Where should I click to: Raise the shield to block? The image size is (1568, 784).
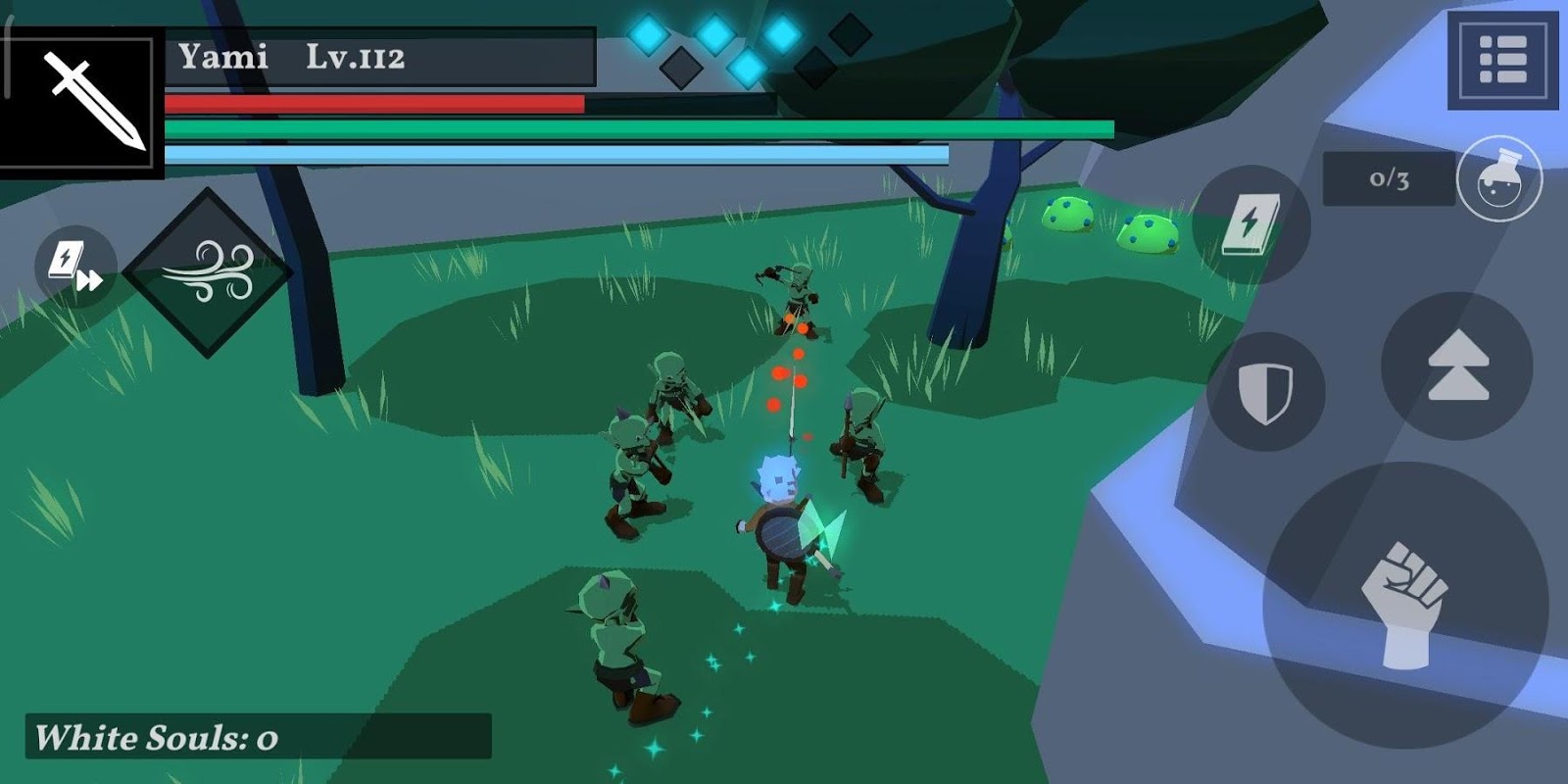[1265, 392]
